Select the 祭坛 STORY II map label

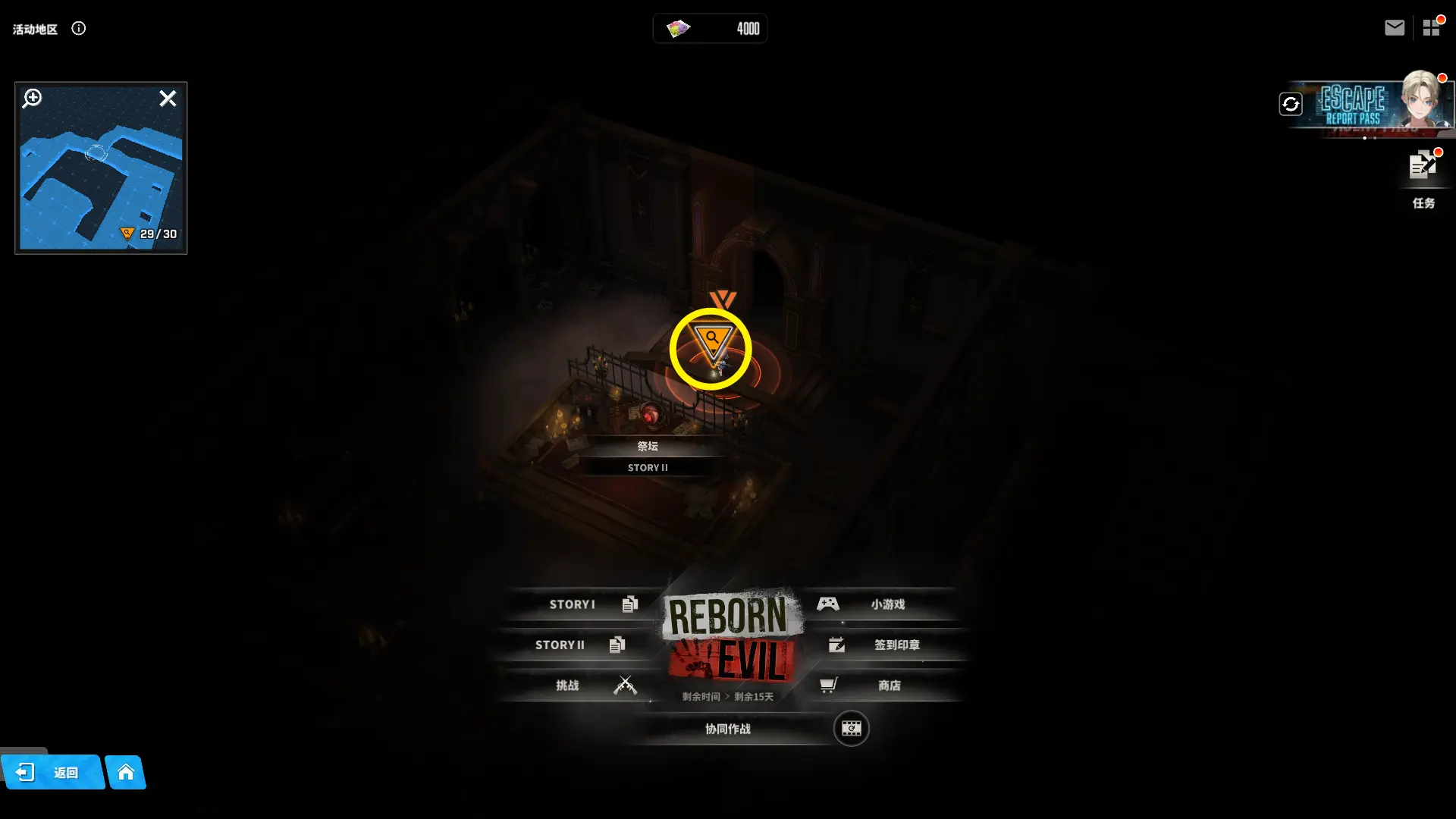coord(648,457)
